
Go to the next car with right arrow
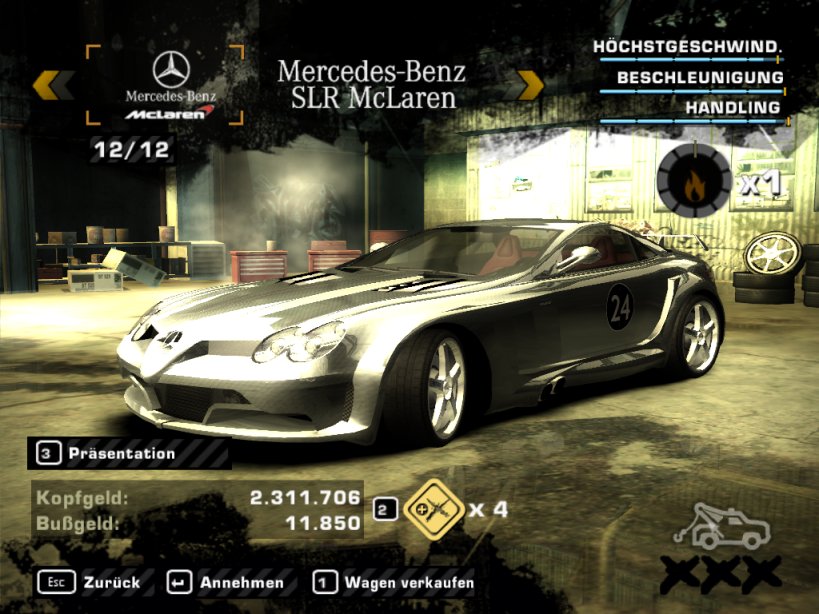(x=528, y=85)
